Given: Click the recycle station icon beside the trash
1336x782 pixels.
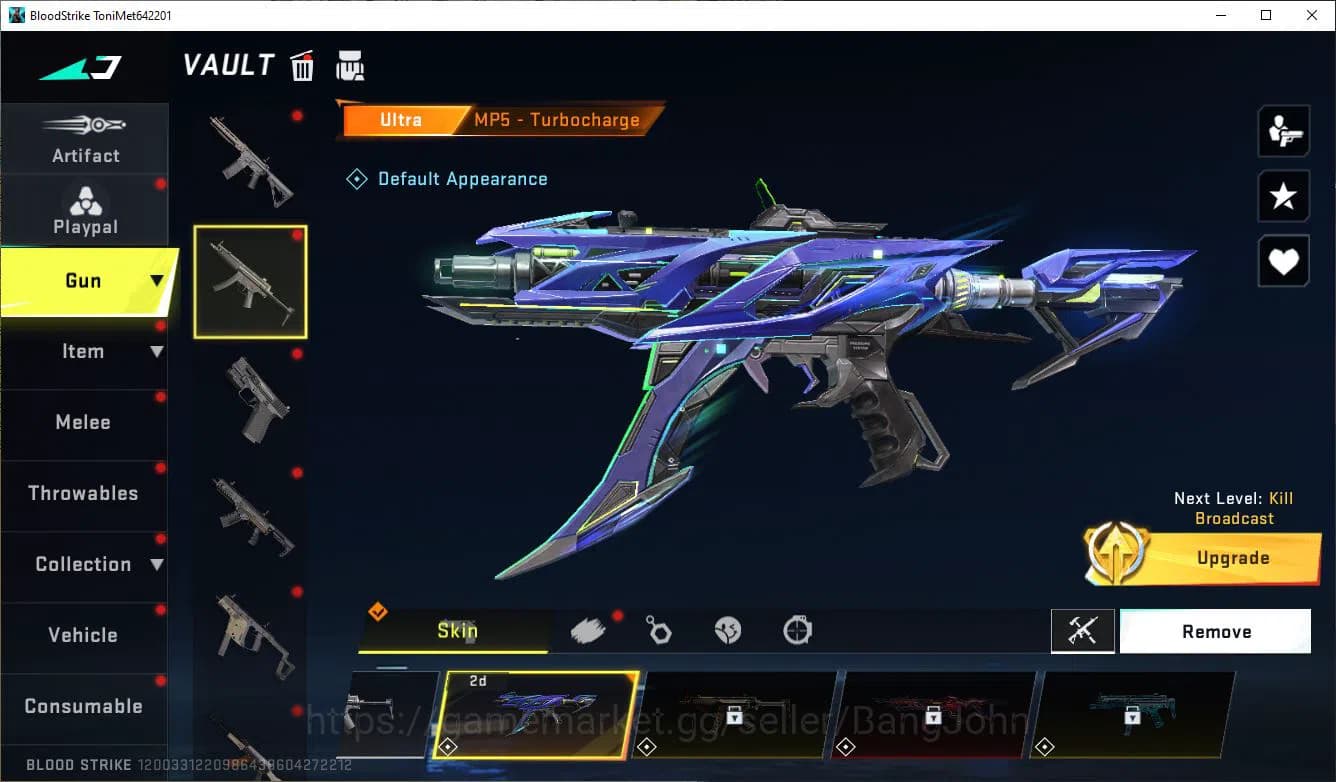Looking at the screenshot, I should point(350,65).
